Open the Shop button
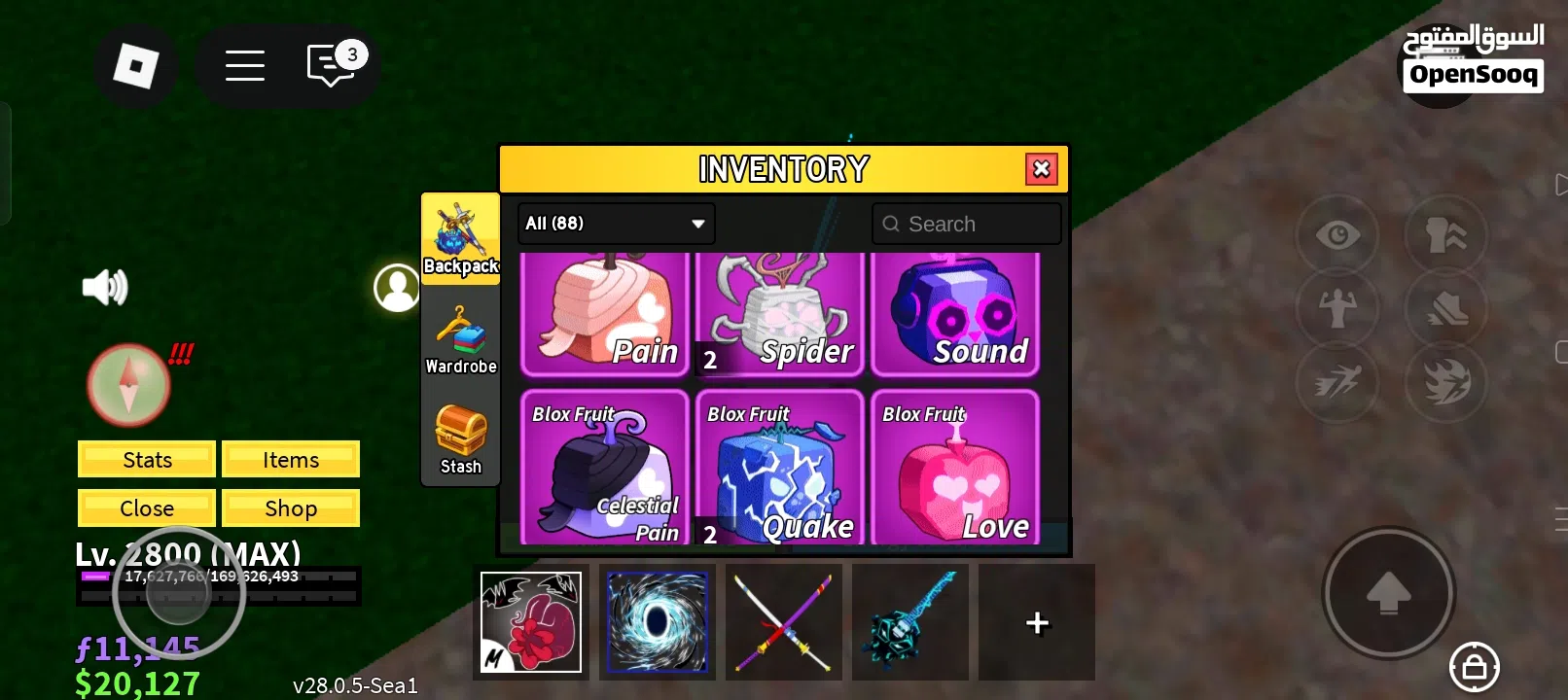The width and height of the screenshot is (1568, 700). coord(291,507)
